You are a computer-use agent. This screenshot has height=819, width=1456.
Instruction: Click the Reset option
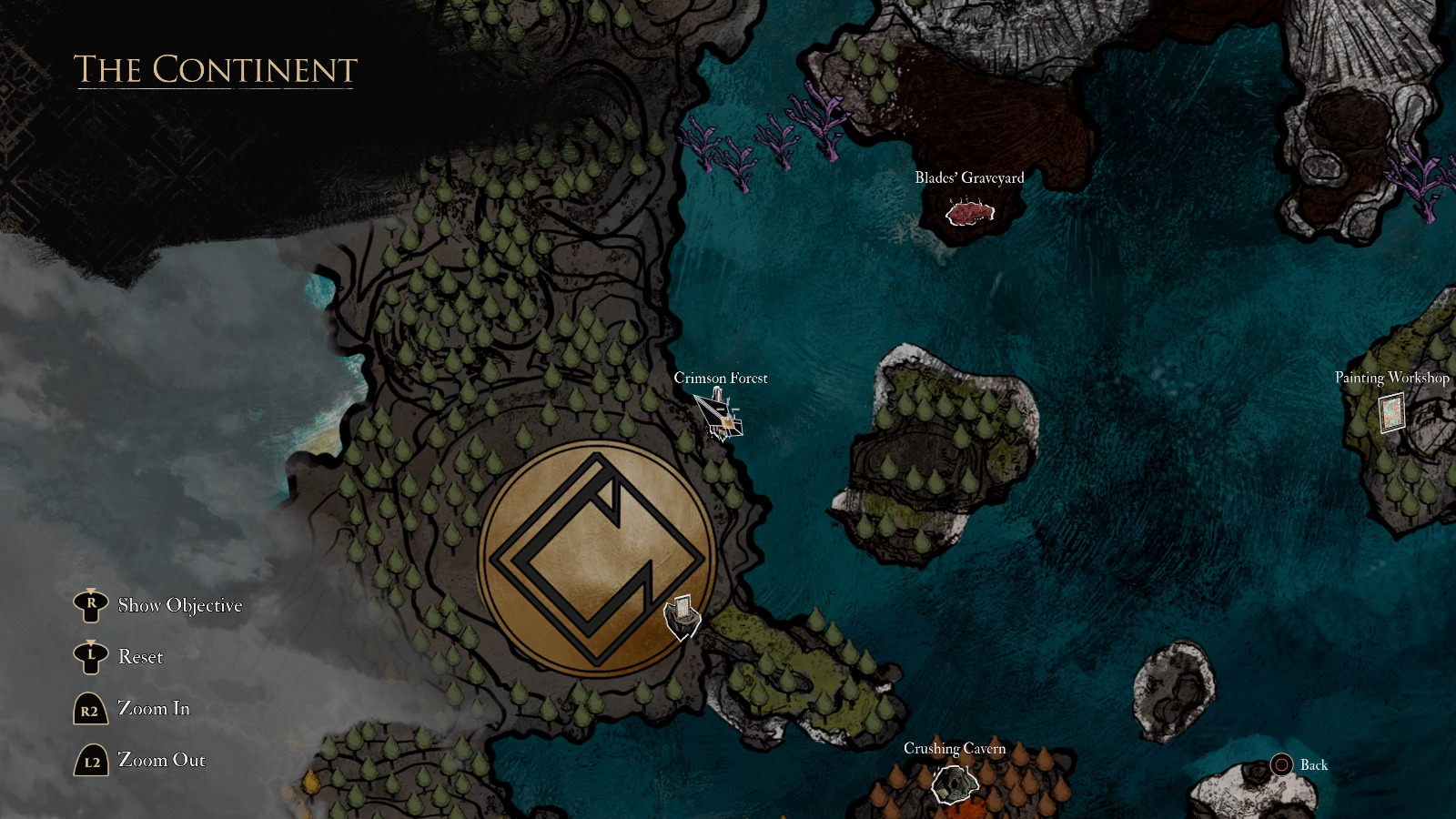[x=140, y=656]
